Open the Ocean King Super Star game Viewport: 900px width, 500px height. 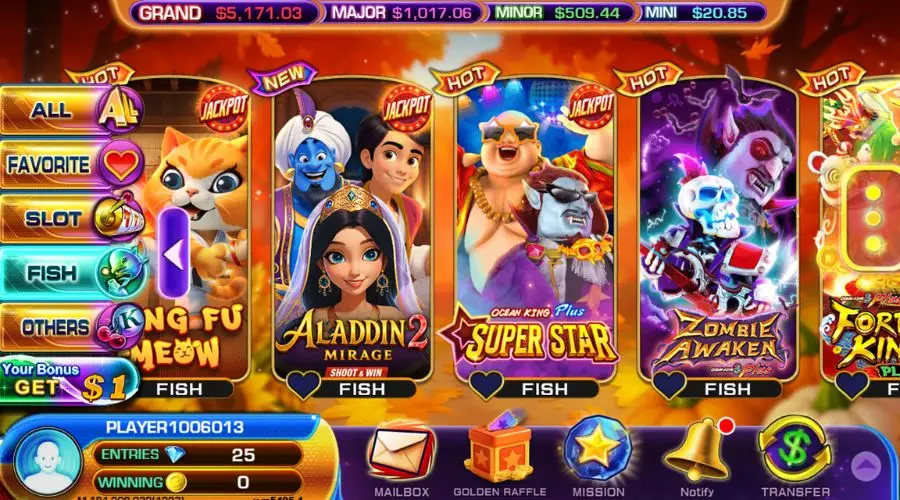click(535, 230)
